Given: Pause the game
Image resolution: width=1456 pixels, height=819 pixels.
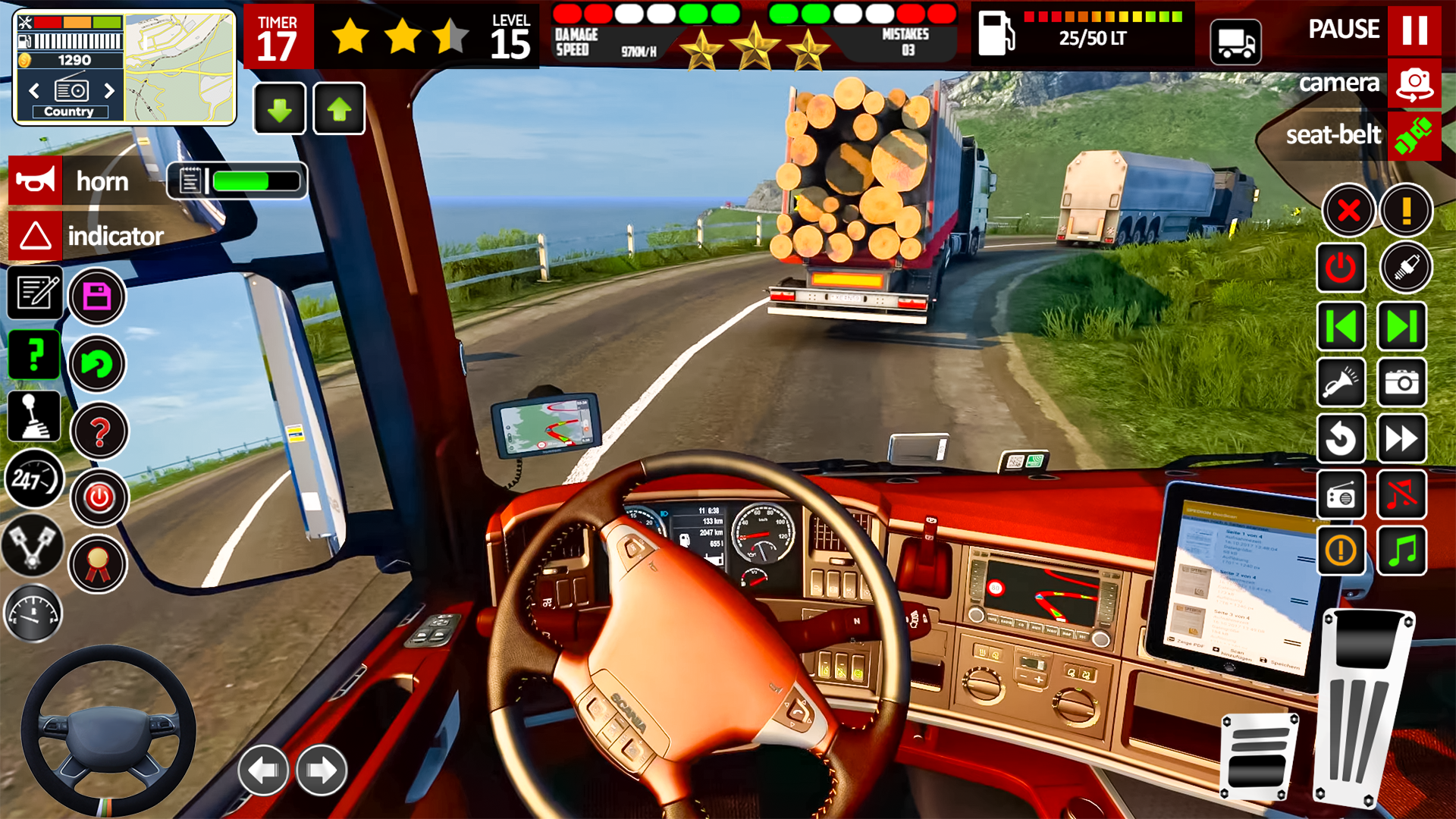Looking at the screenshot, I should tap(1414, 30).
